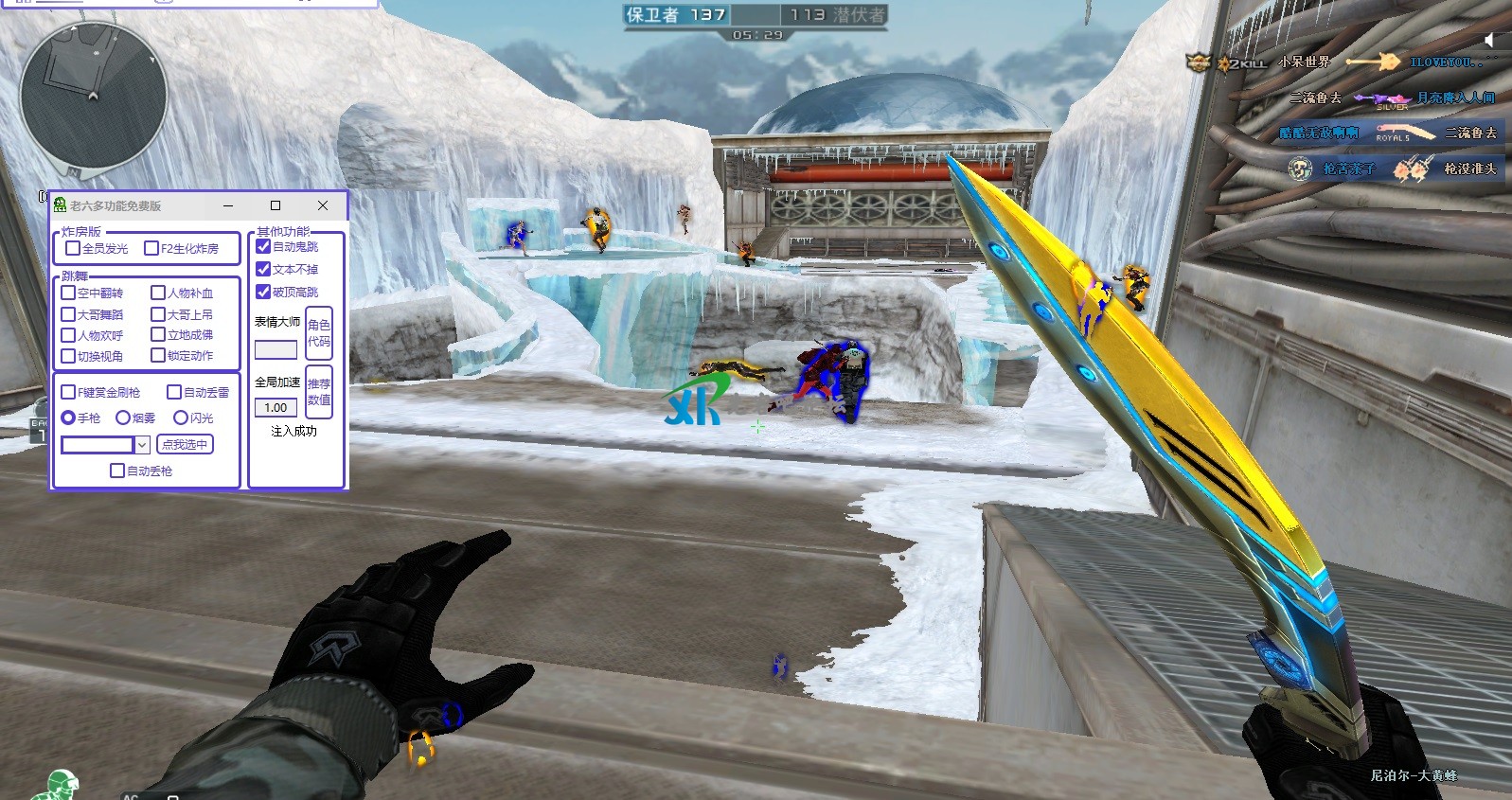Click the circular minimap radar
This screenshot has height=800, width=1512.
coord(93,97)
